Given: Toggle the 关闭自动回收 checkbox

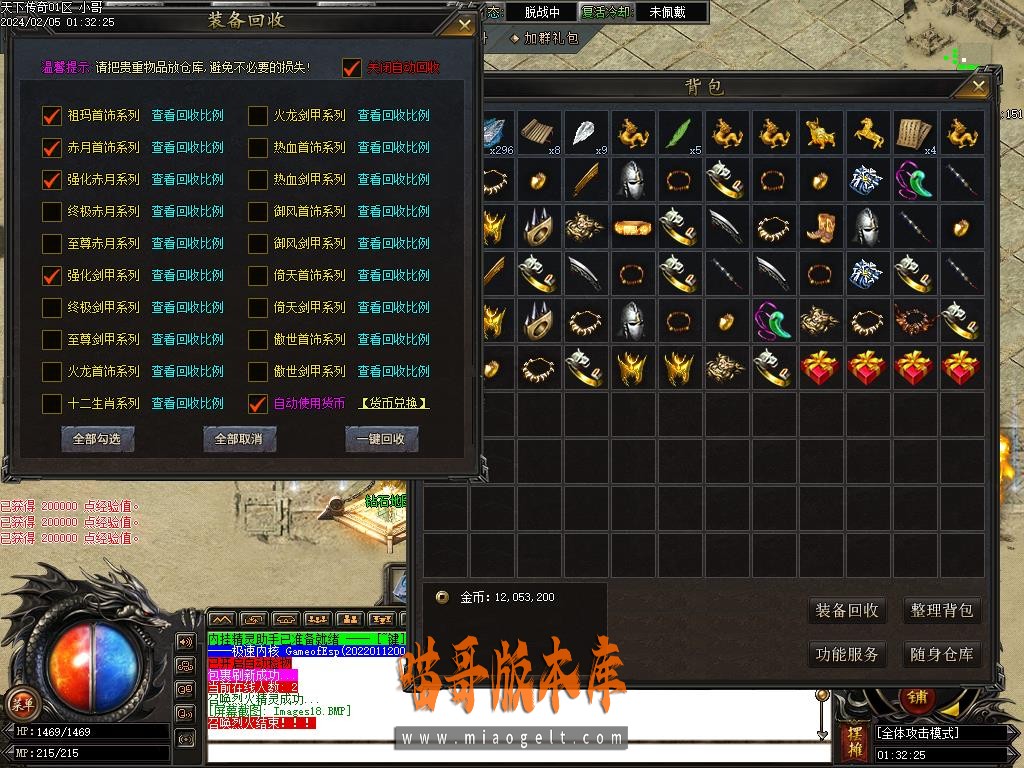Looking at the screenshot, I should pos(351,67).
